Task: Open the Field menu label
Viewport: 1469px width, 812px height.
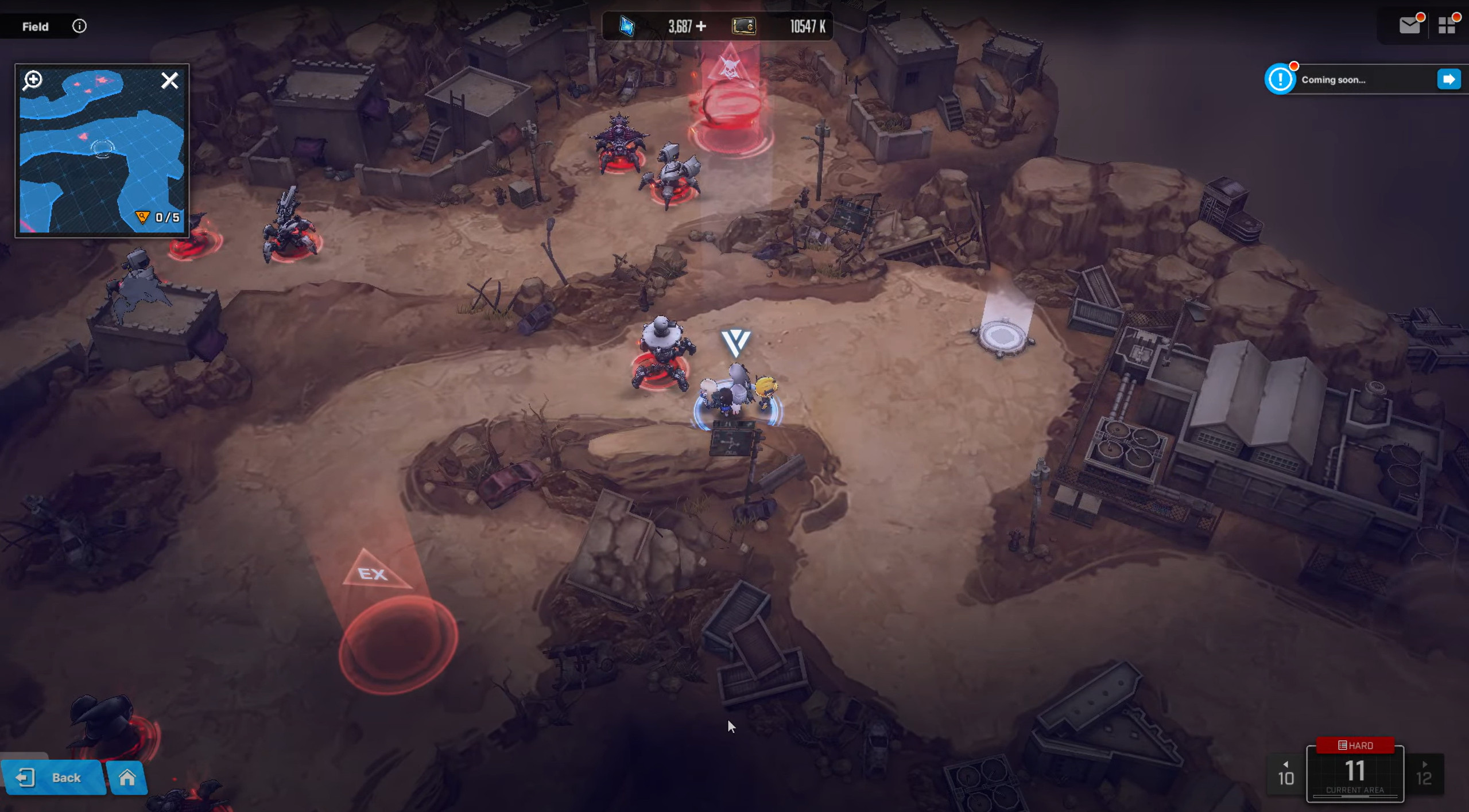Action: click(x=35, y=26)
